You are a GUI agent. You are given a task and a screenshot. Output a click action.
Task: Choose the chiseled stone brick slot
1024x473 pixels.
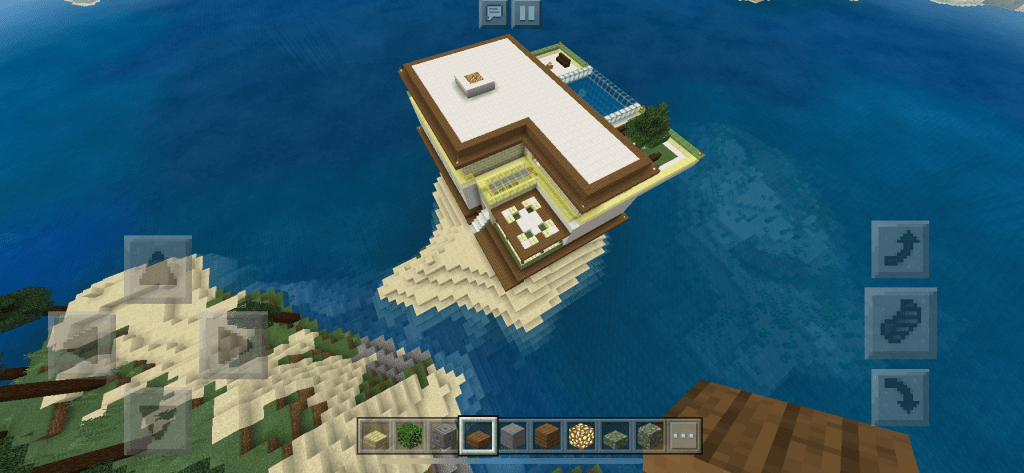444,436
